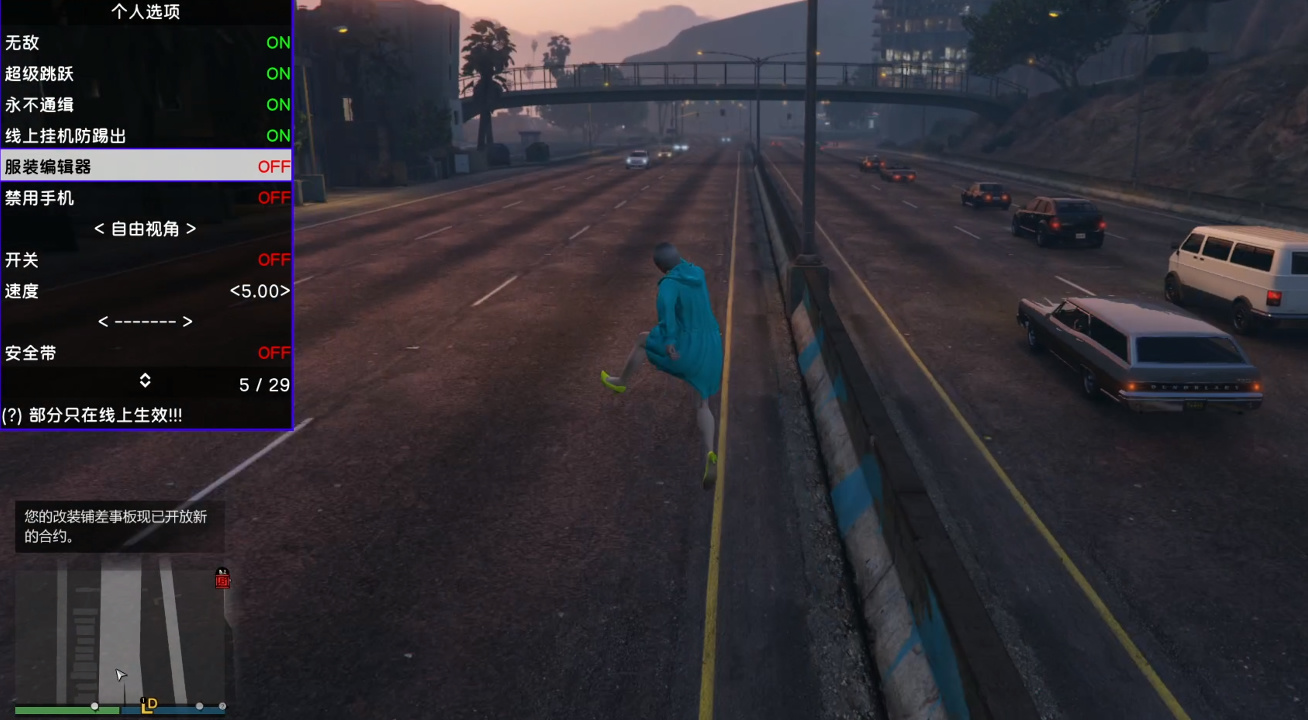Click the 线上挂机防踢出 option row
Viewport: 1308px width, 720px height.
tap(146, 135)
